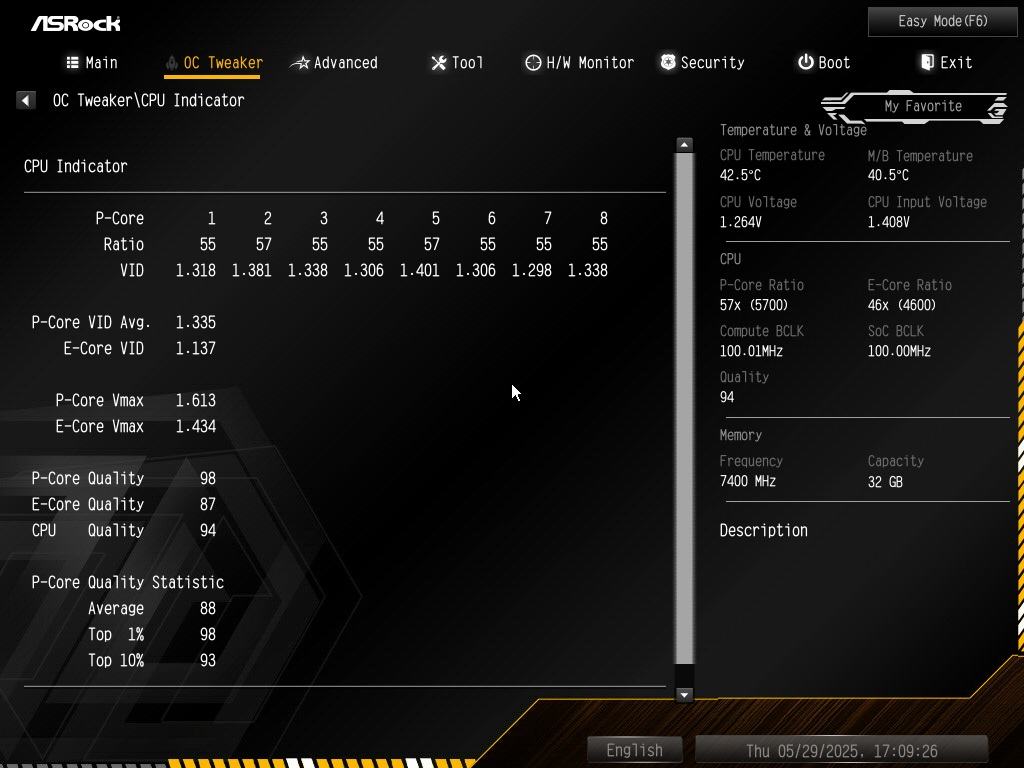
Task: Click the back arrow beside OC Tweaker\CPU Indicator
Action: (26, 100)
